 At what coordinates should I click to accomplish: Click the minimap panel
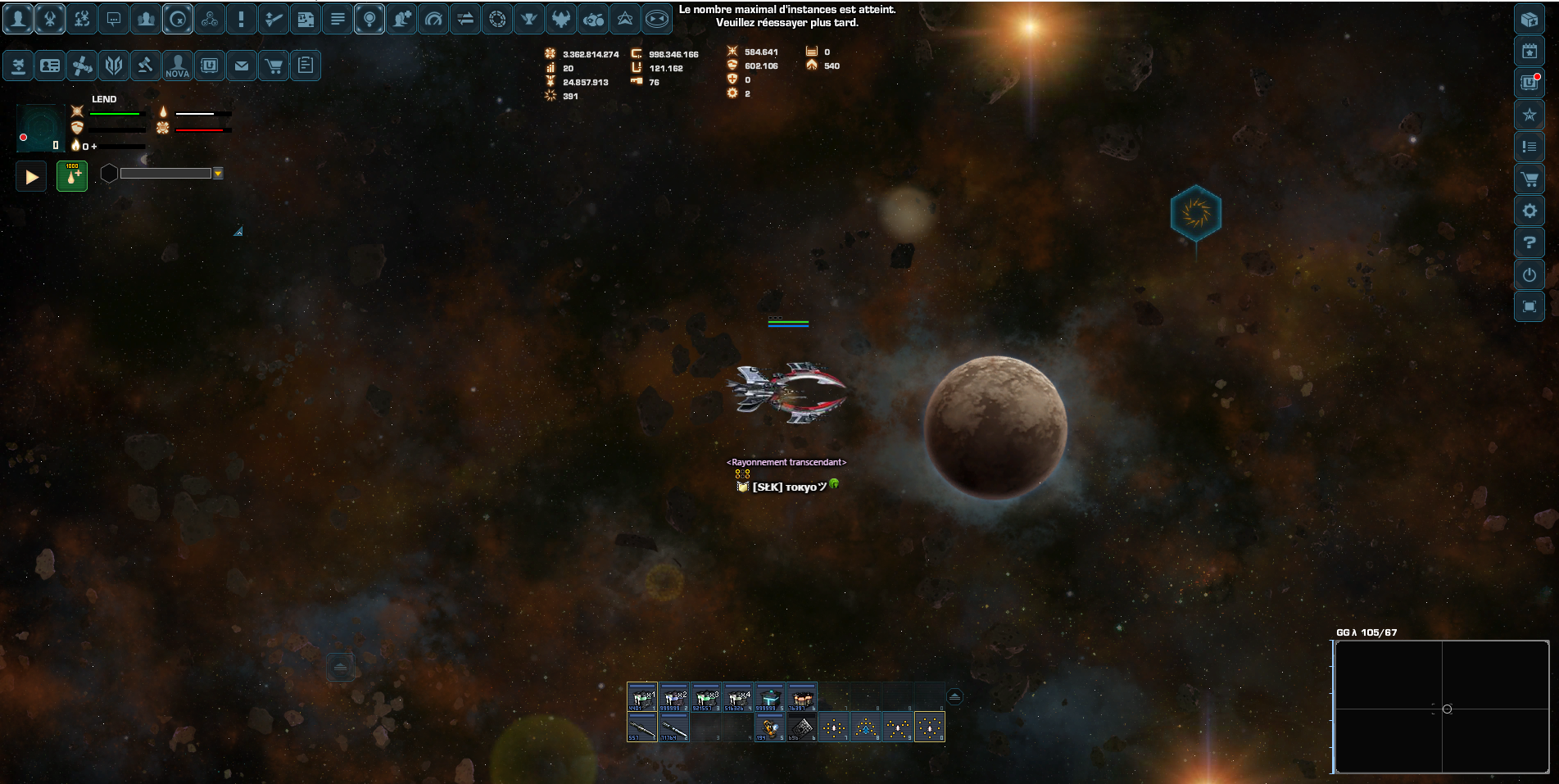[1442, 707]
